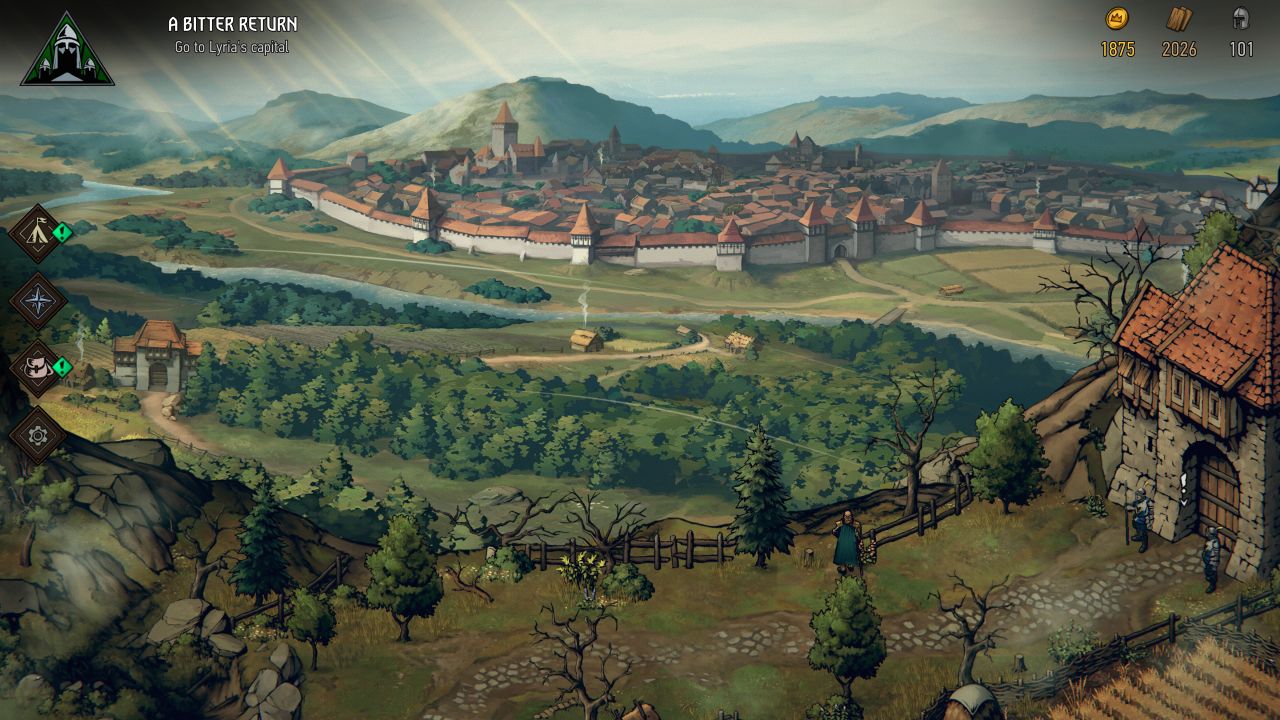Open the map compass star icon
1280x720 pixels.
point(37,301)
